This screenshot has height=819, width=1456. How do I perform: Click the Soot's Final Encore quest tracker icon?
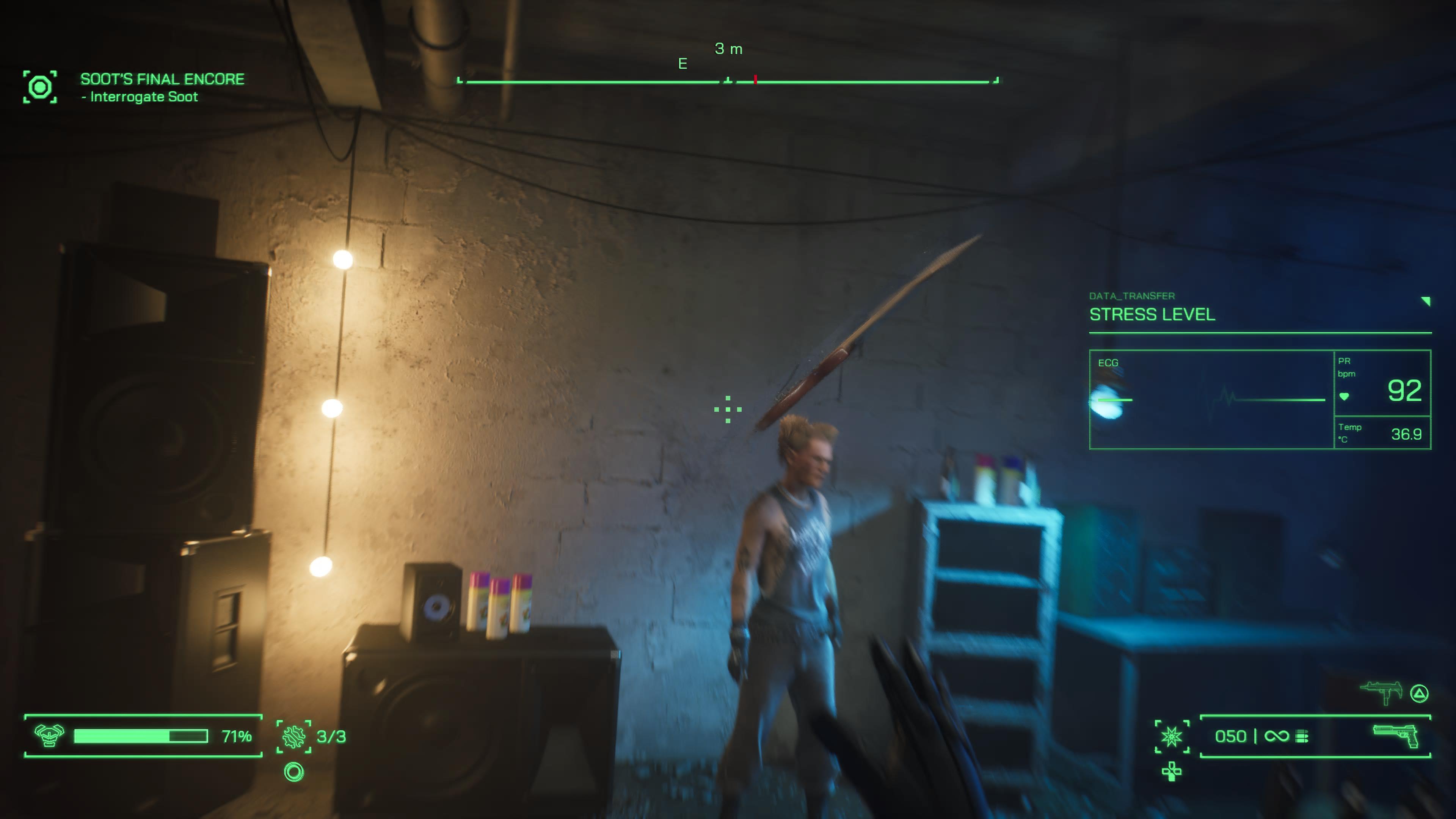pos(39,87)
